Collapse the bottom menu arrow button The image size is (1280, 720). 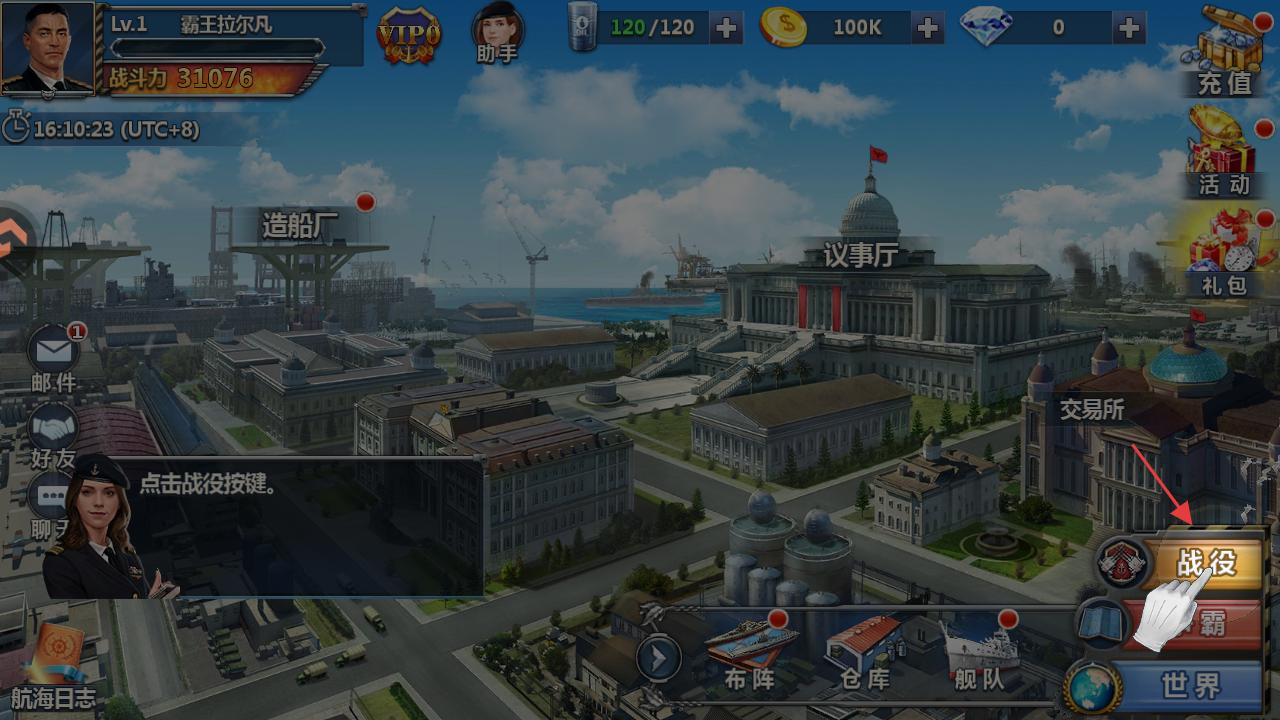click(659, 659)
